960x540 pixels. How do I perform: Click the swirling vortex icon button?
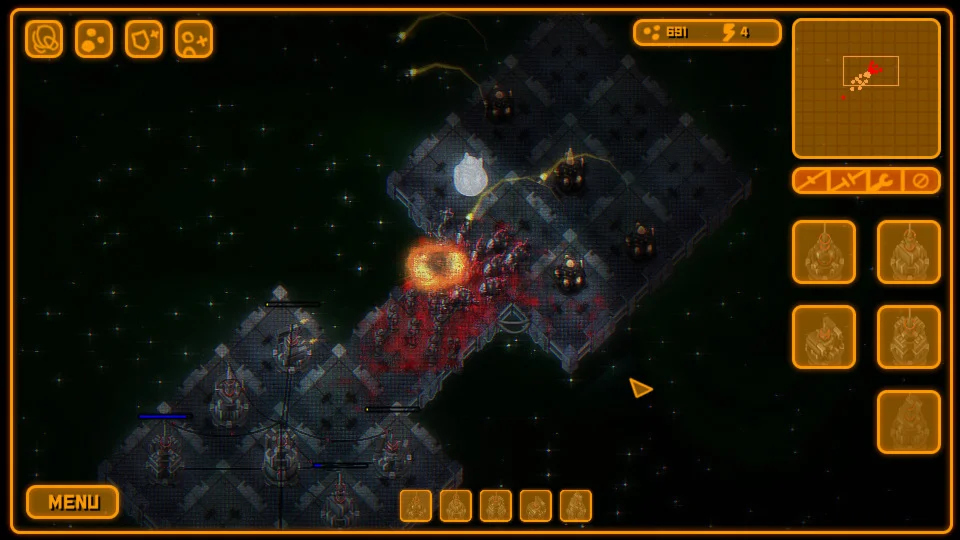[x=44, y=39]
